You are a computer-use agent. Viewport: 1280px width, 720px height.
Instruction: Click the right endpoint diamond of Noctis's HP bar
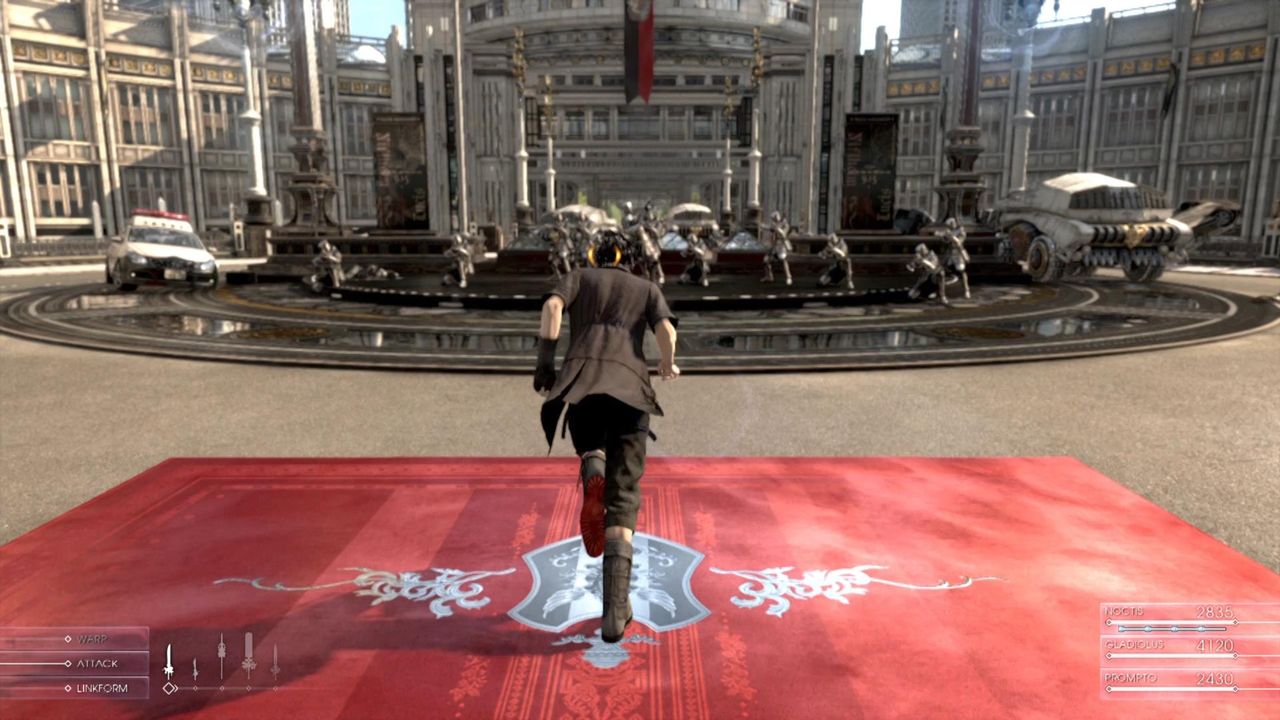[x=1235, y=622]
